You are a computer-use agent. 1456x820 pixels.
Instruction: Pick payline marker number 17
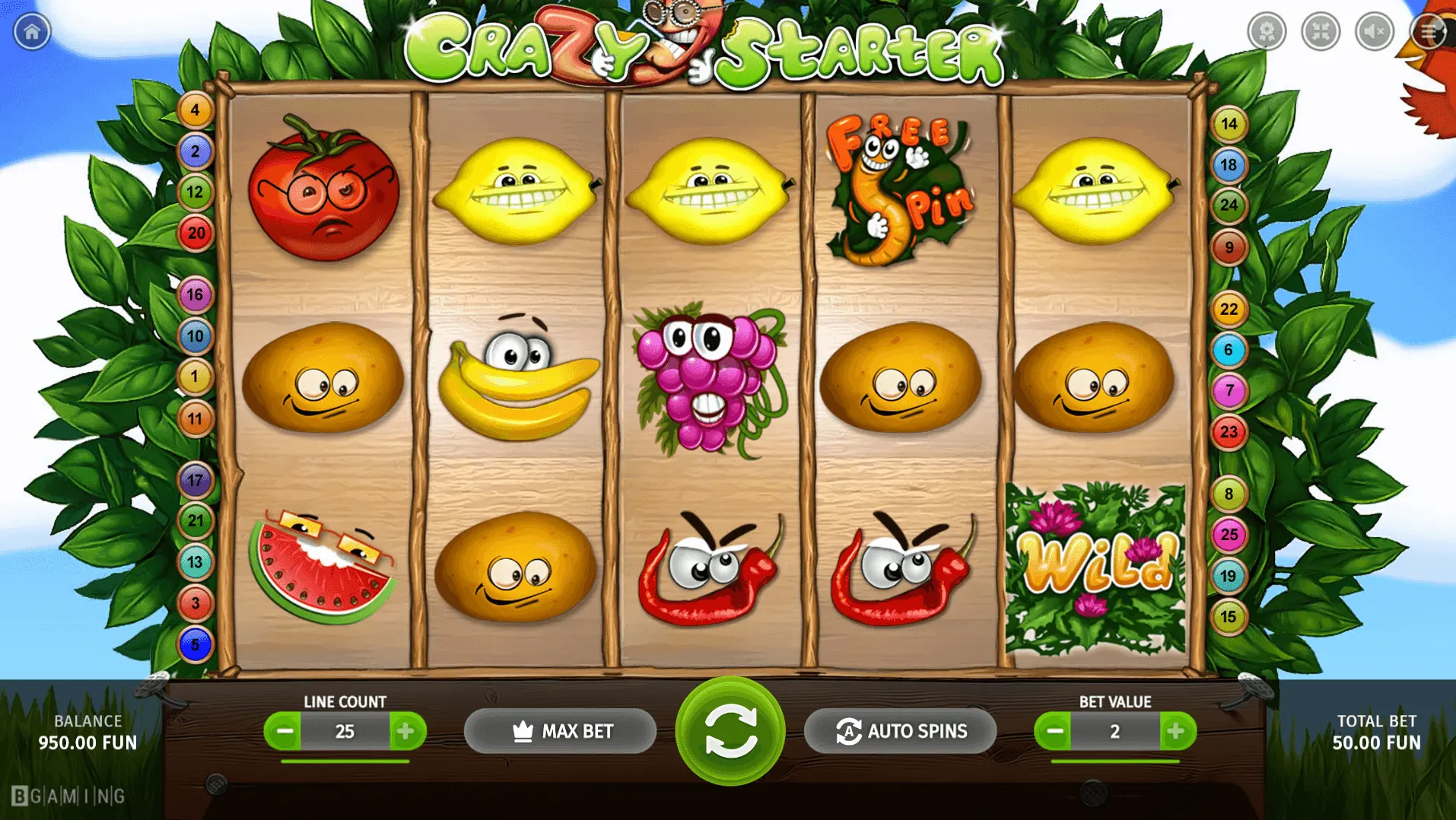pyautogui.click(x=195, y=480)
